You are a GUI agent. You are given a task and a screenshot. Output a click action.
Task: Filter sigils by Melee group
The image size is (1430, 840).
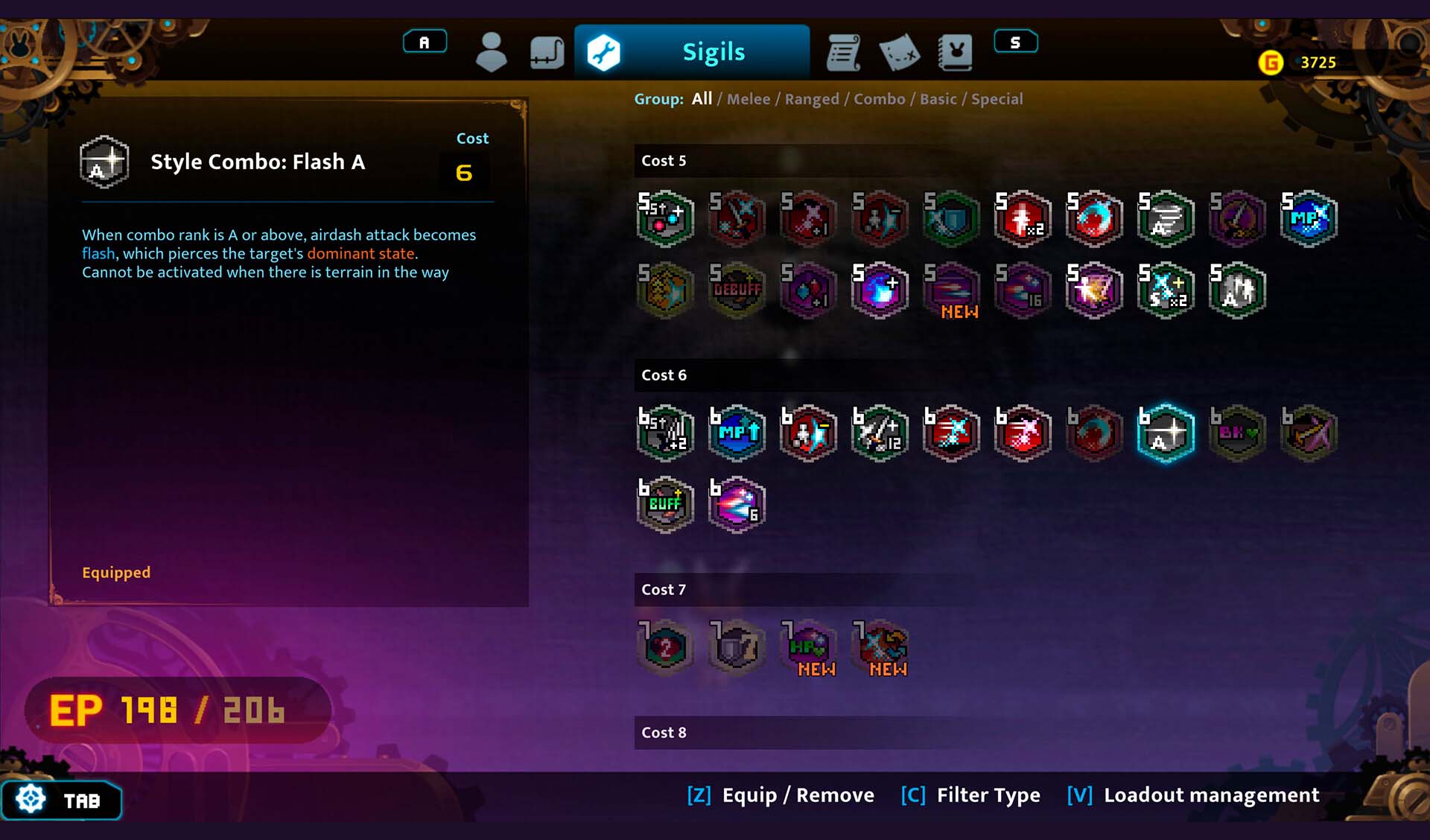749,99
